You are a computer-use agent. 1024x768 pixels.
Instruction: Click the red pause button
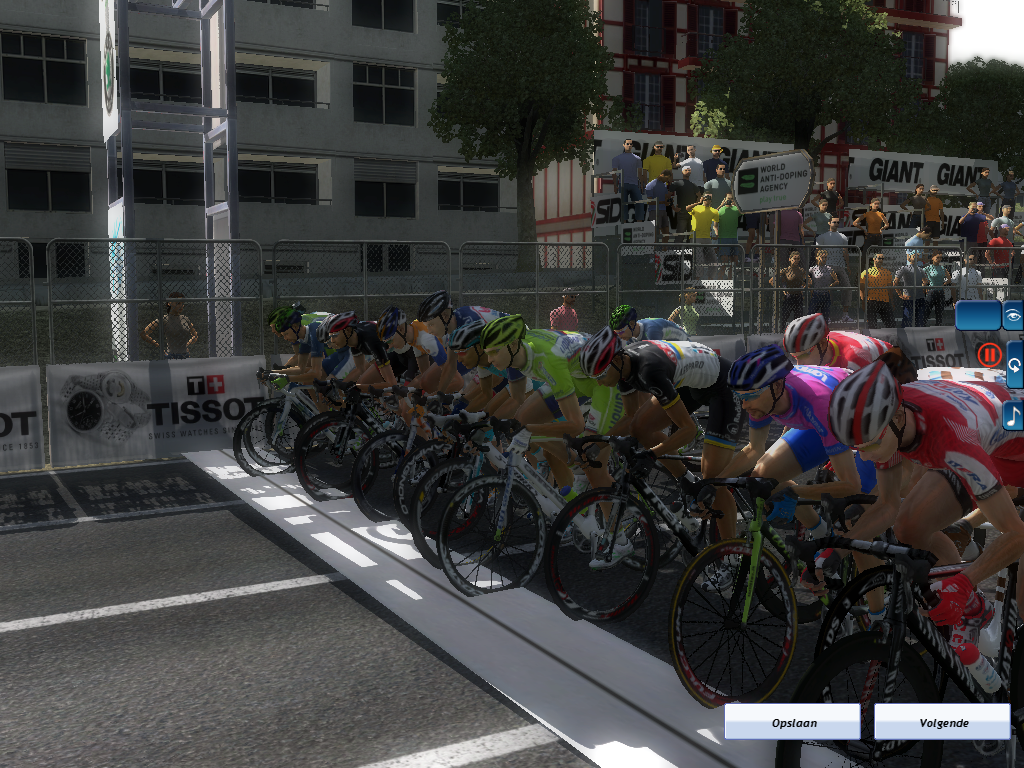point(989,354)
